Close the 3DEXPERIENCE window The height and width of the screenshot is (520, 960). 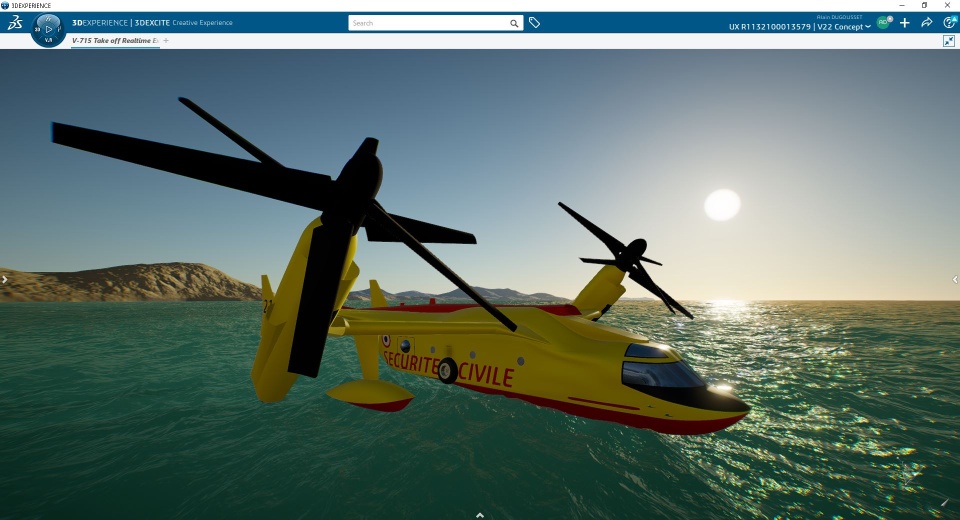[x=947, y=5]
